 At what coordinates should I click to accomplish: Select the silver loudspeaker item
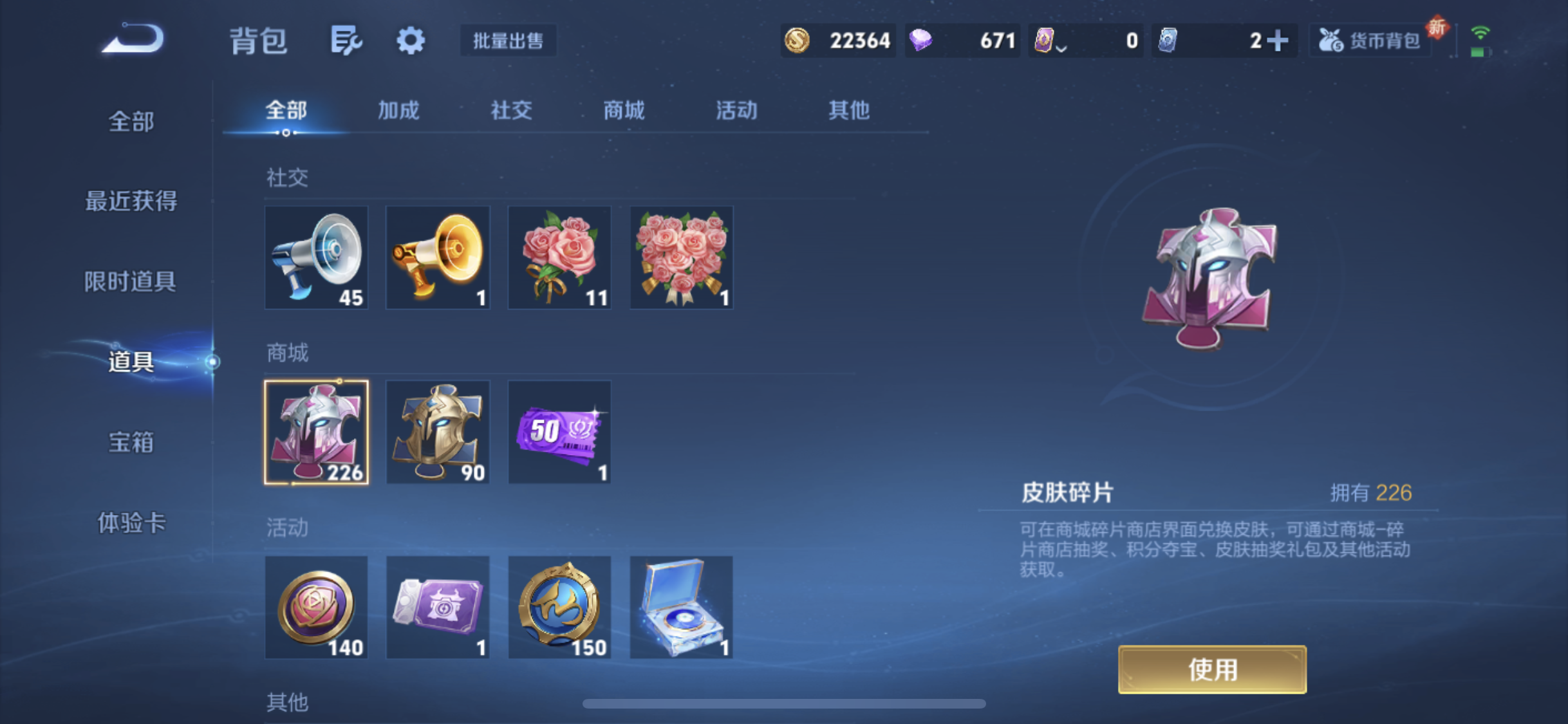pos(316,257)
